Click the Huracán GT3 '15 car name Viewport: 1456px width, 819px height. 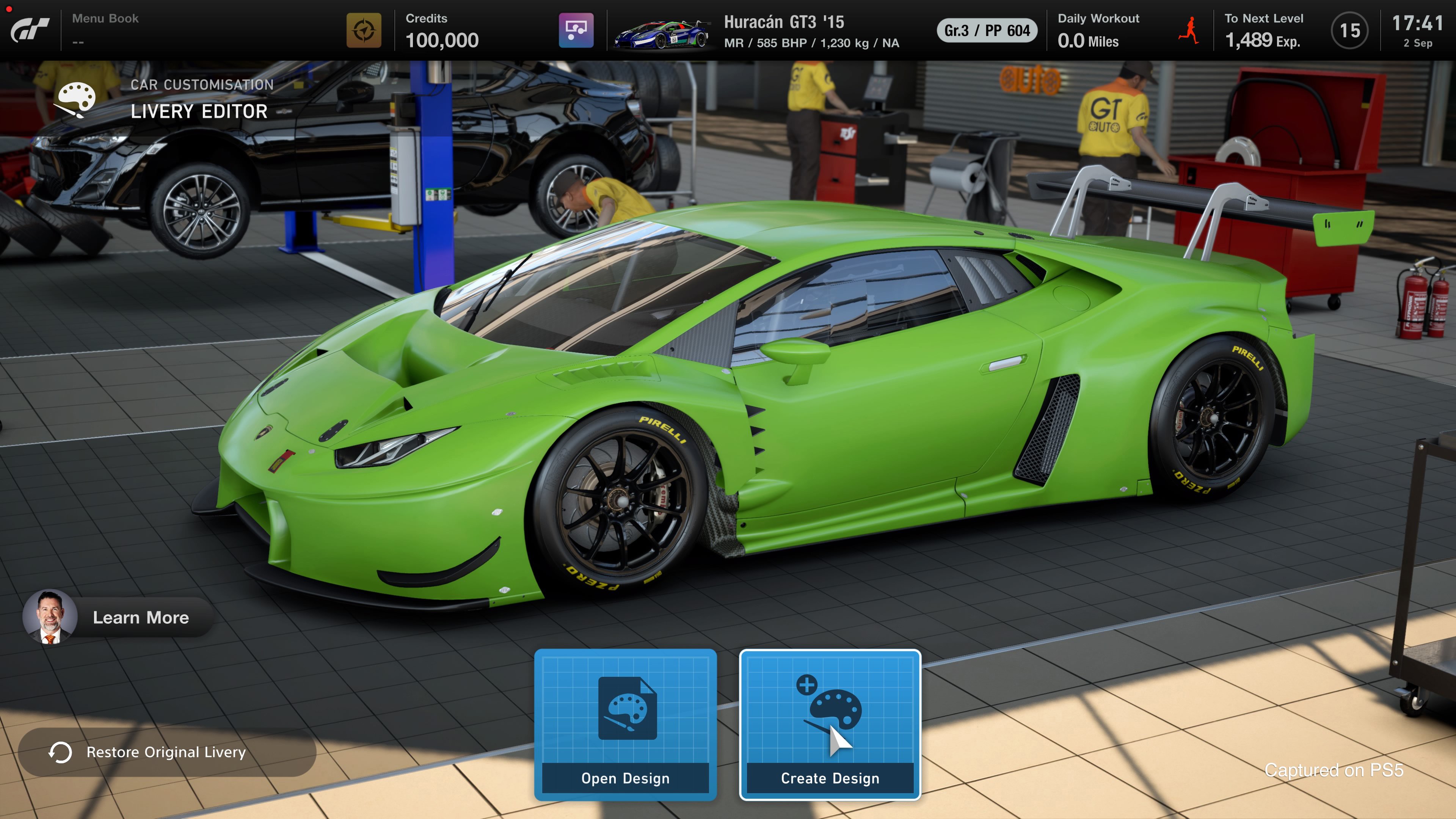[784, 23]
